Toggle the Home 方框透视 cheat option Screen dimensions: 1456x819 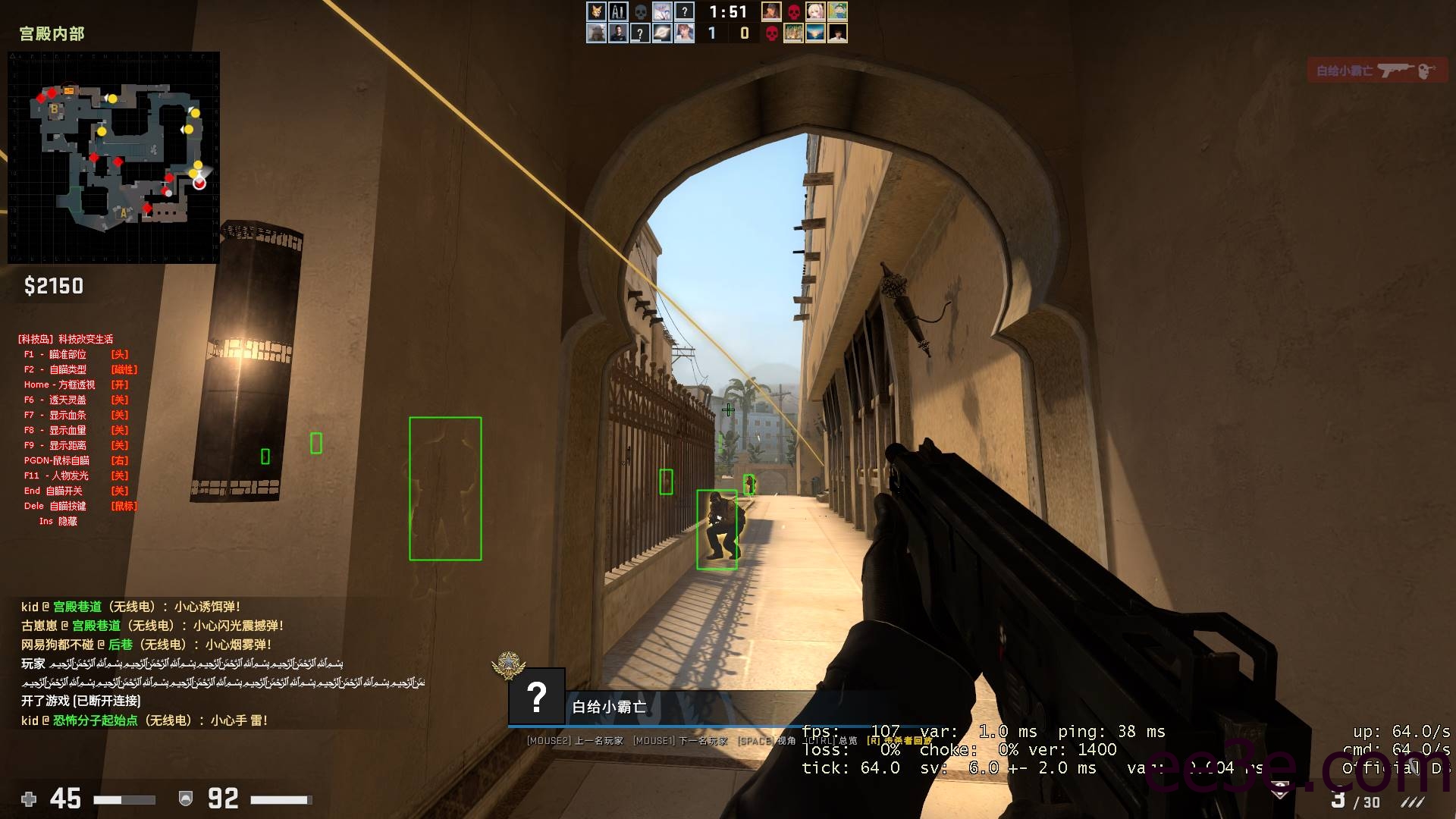pos(57,384)
